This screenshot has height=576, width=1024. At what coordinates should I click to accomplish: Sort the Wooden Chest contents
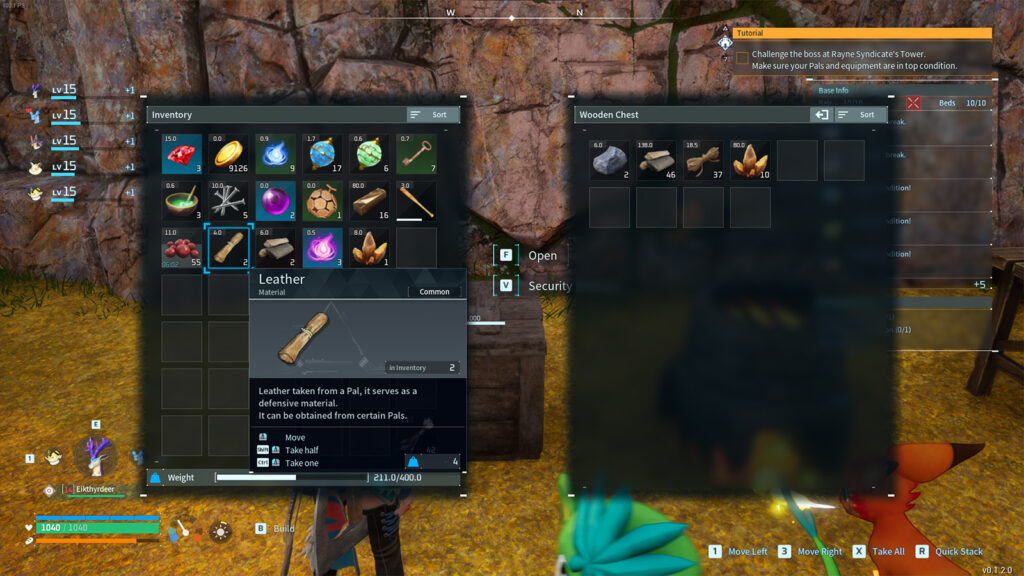860,115
